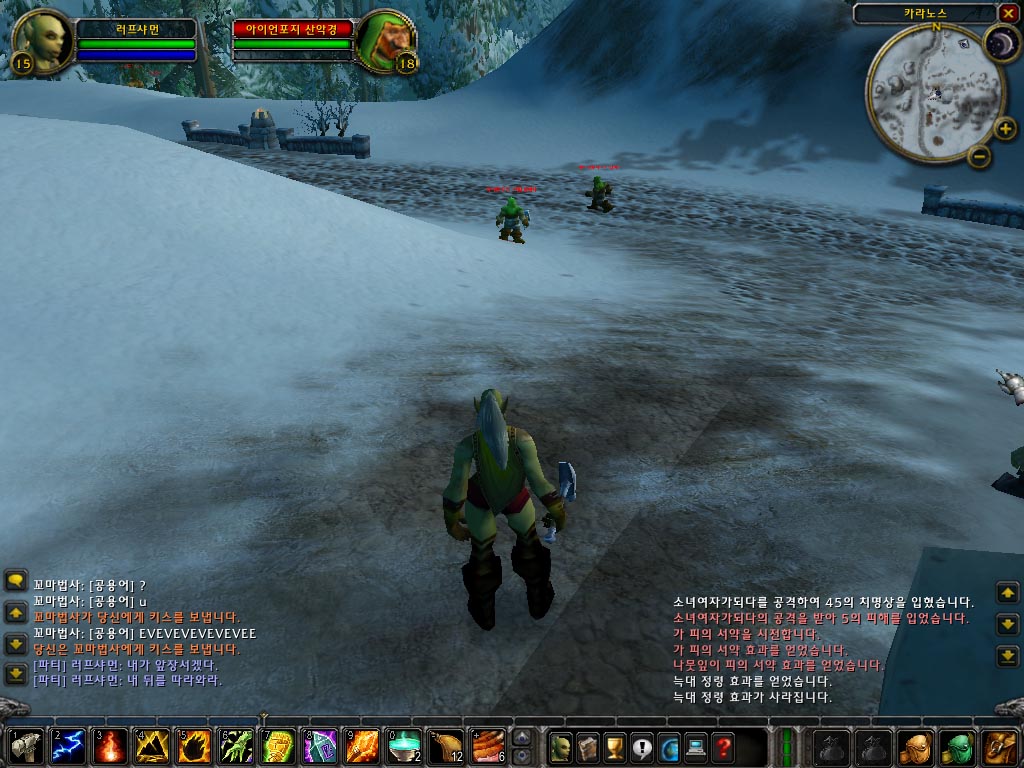This screenshot has width=1024, height=768.
Task: Open the red question mark help button
Action: click(x=723, y=747)
